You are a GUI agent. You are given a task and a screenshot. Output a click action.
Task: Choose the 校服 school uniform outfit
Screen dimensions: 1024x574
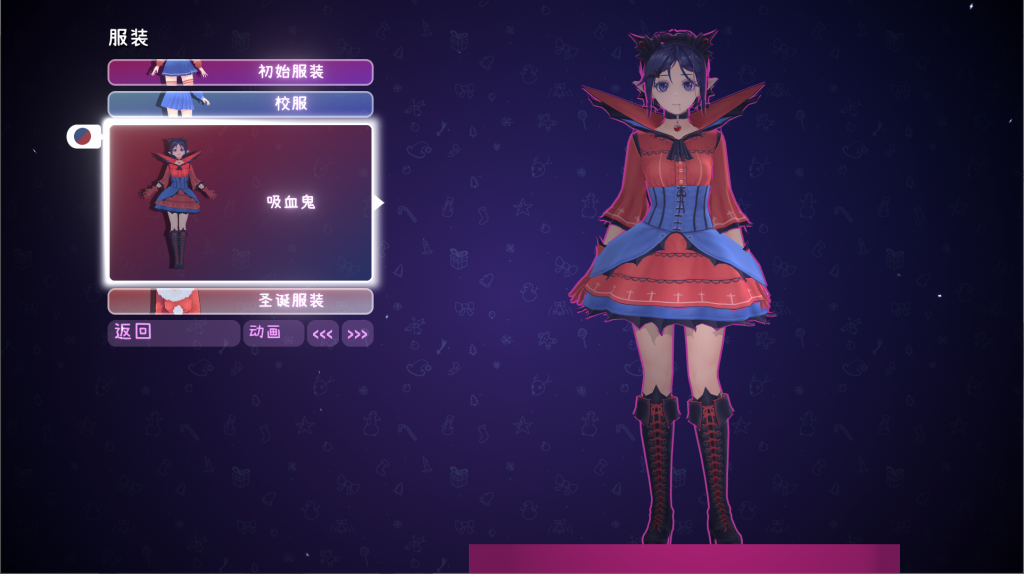[240, 104]
